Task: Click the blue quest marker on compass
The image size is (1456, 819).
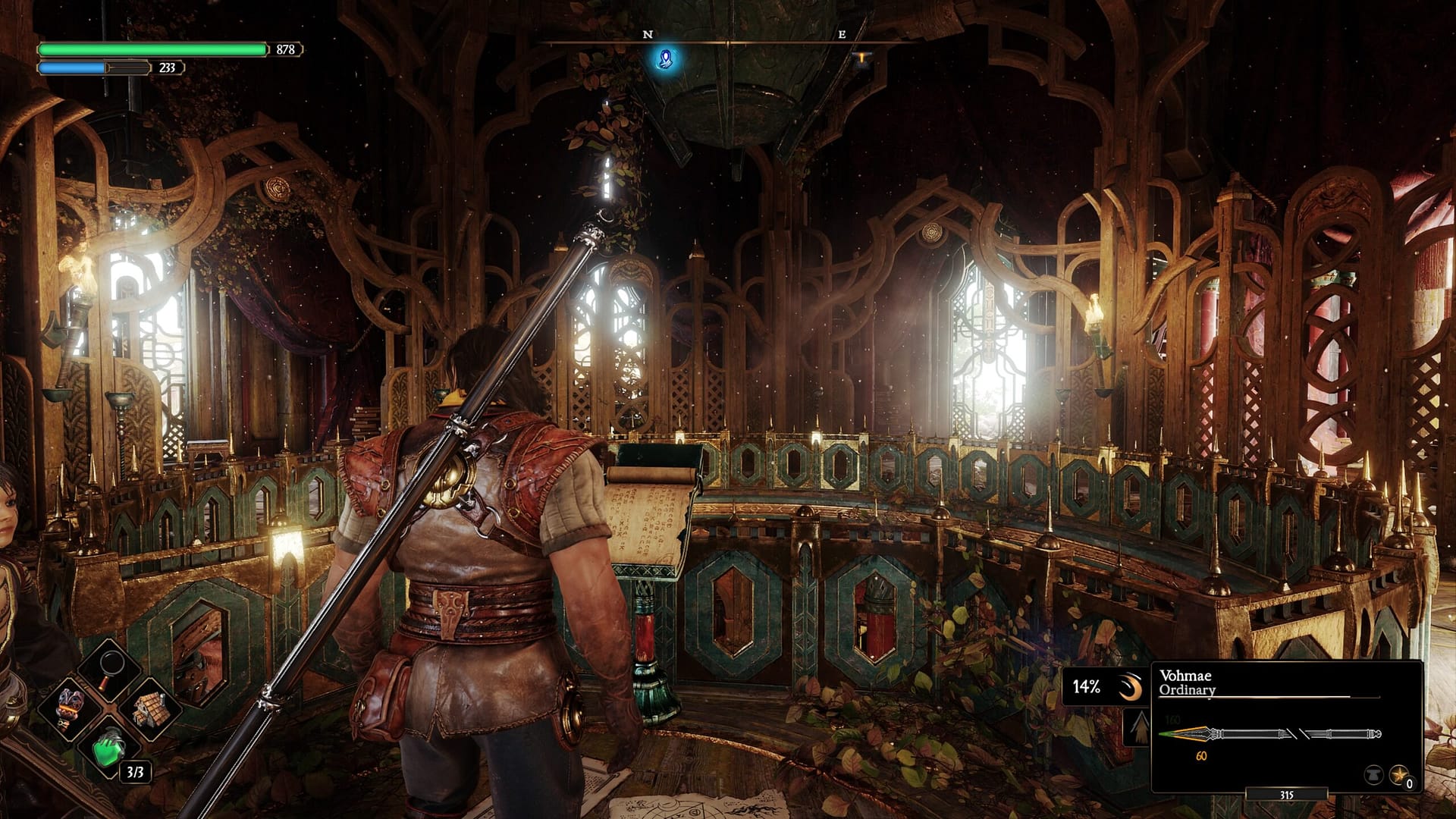Action: [667, 58]
